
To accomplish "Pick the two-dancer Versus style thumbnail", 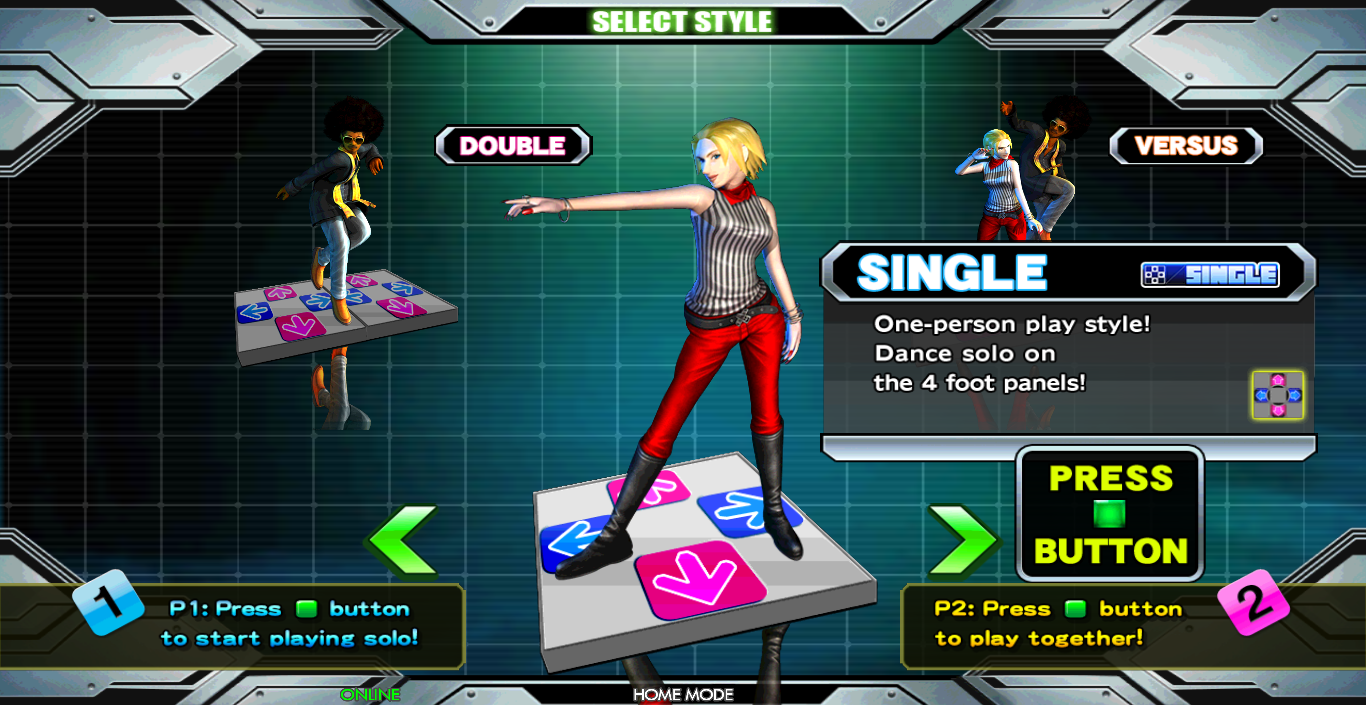I will [x=1020, y=172].
